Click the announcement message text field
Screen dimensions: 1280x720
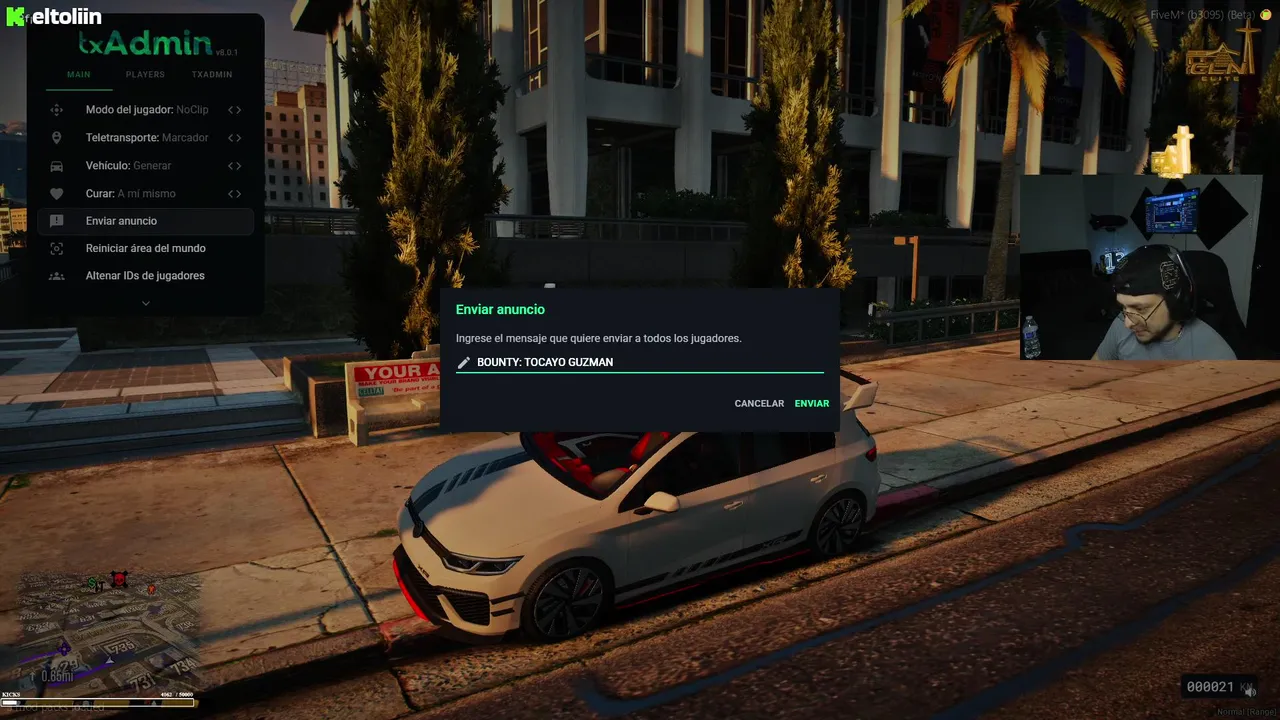click(645, 362)
